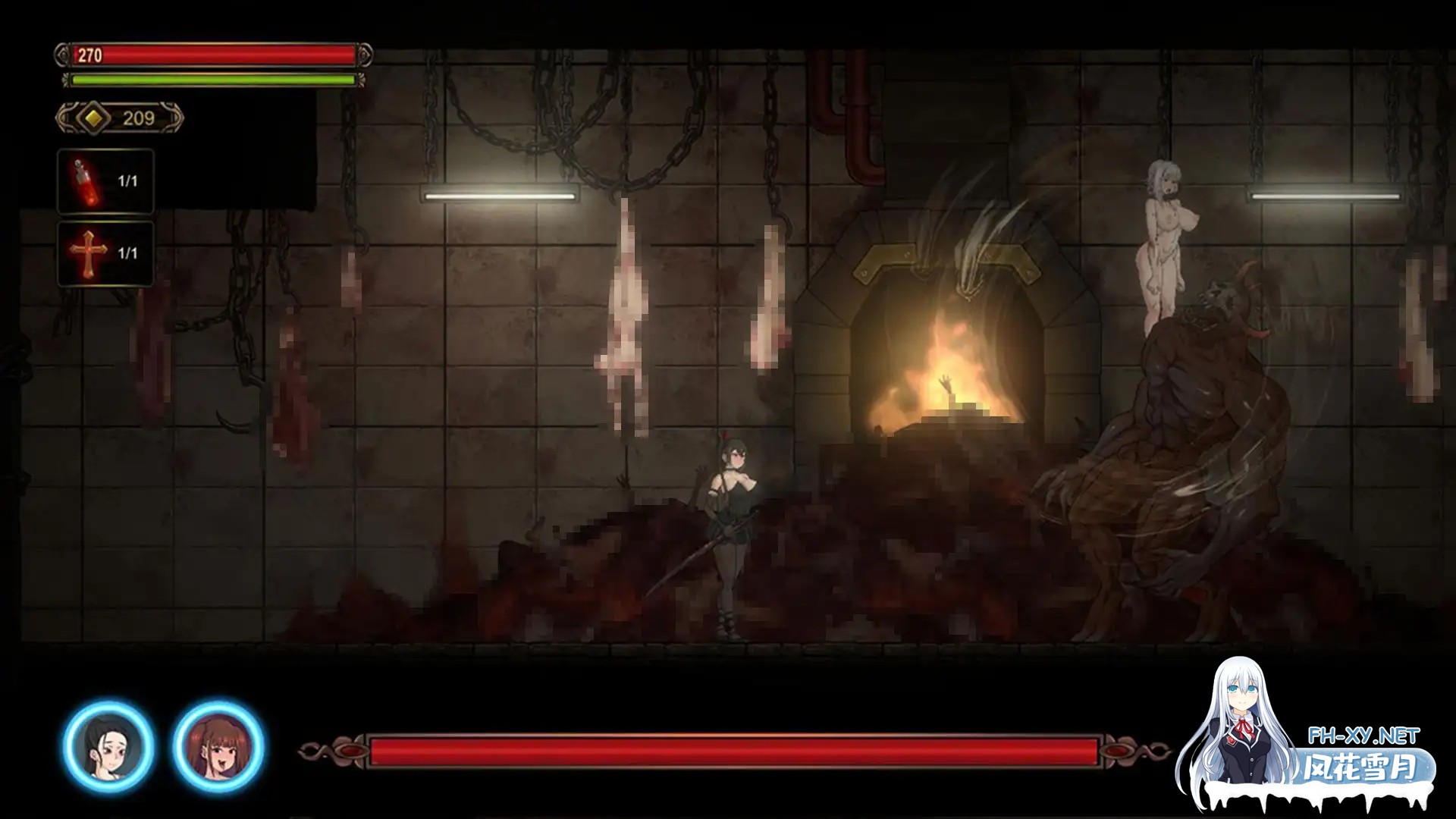Choose the black-haired character portrait
The height and width of the screenshot is (819, 1456).
109,746
